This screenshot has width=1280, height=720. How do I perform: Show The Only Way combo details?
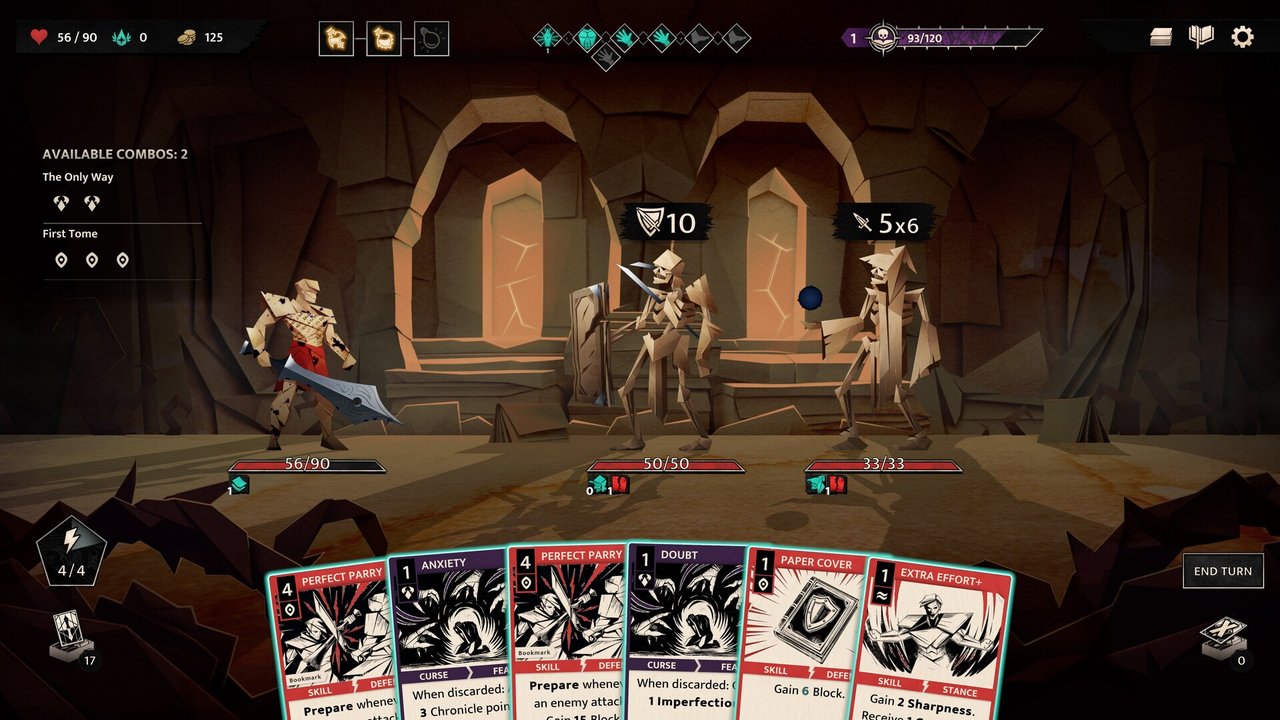coord(78,177)
